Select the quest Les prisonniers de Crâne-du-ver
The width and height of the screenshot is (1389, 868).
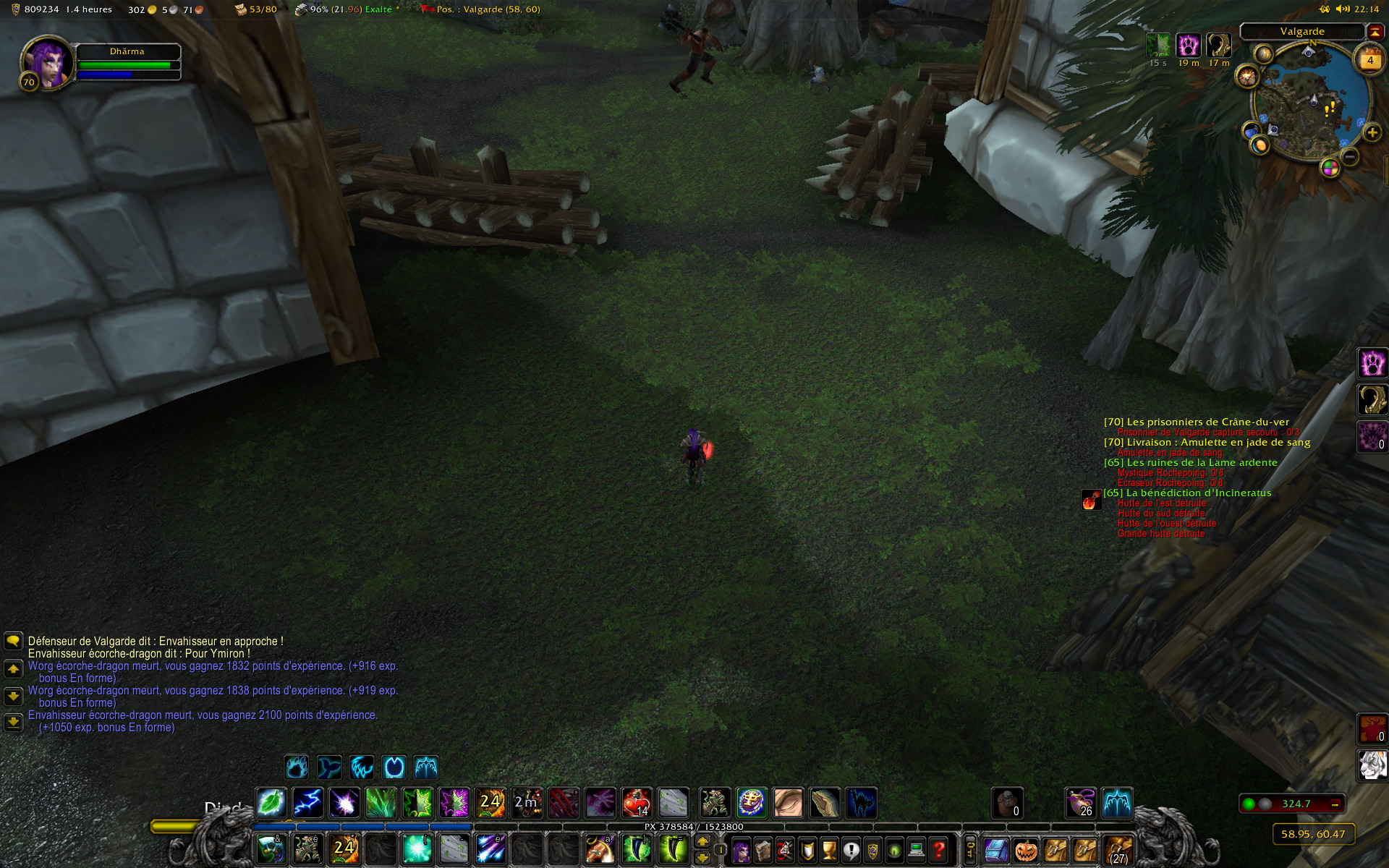click(x=1197, y=422)
